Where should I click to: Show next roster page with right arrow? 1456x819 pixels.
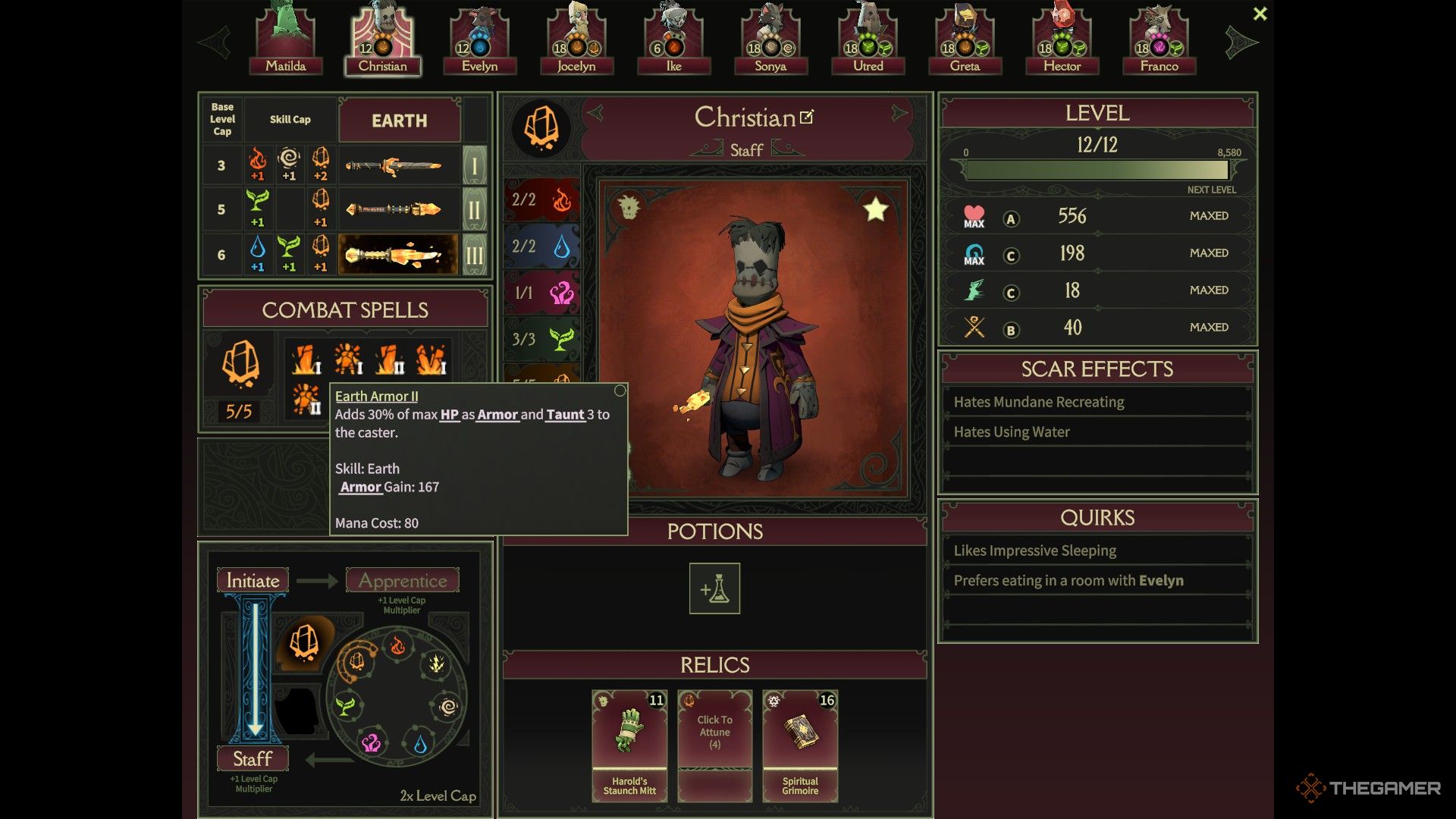(1241, 42)
